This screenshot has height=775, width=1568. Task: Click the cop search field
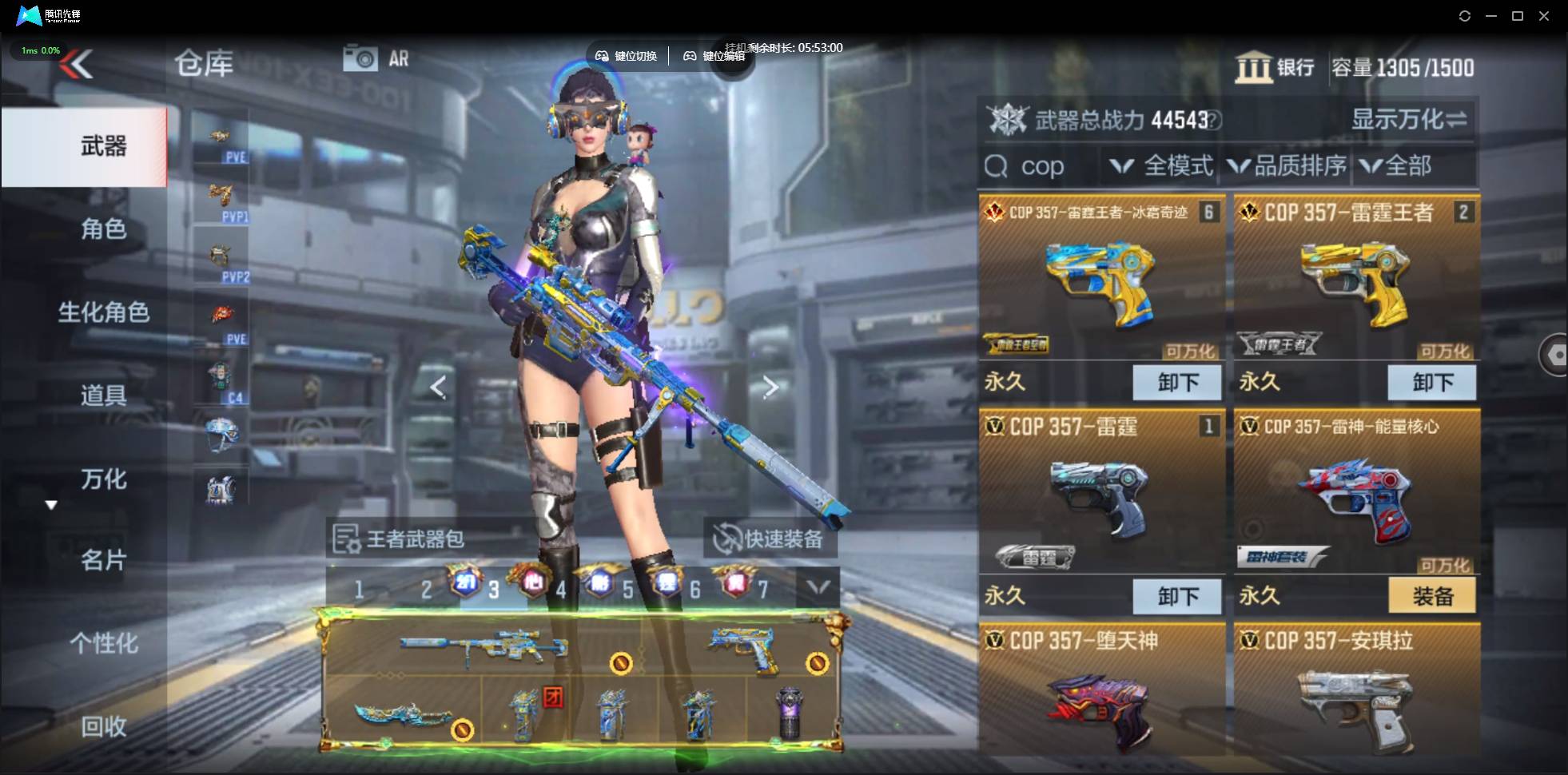1041,166
